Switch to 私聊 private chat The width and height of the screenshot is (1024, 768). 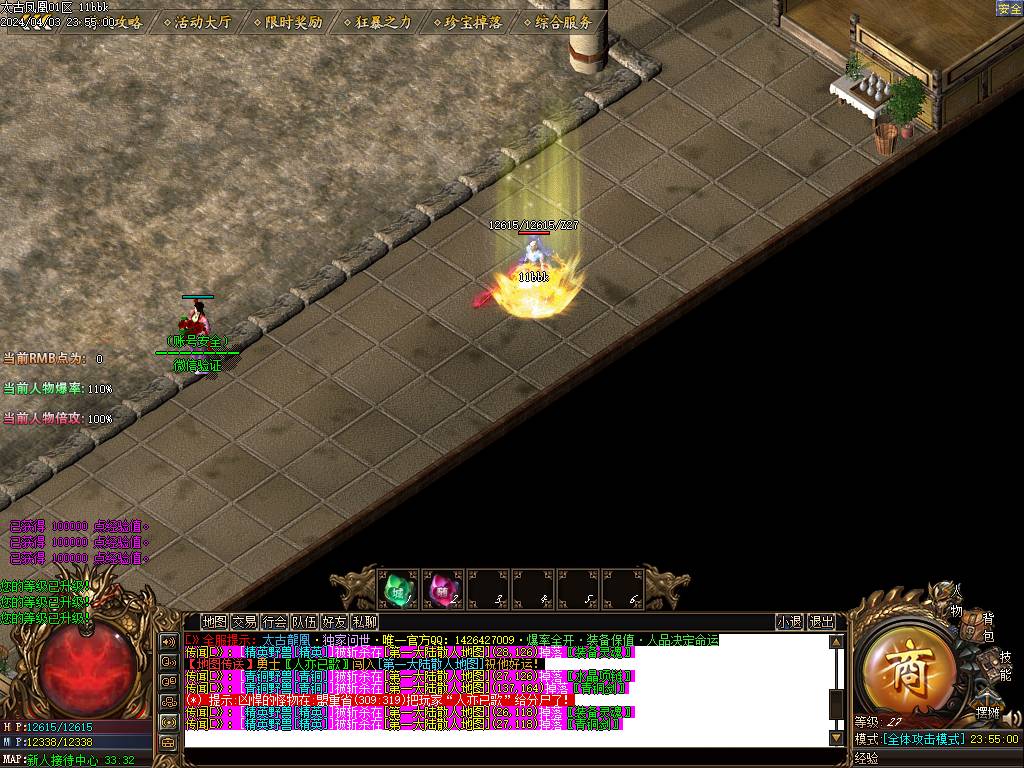364,622
